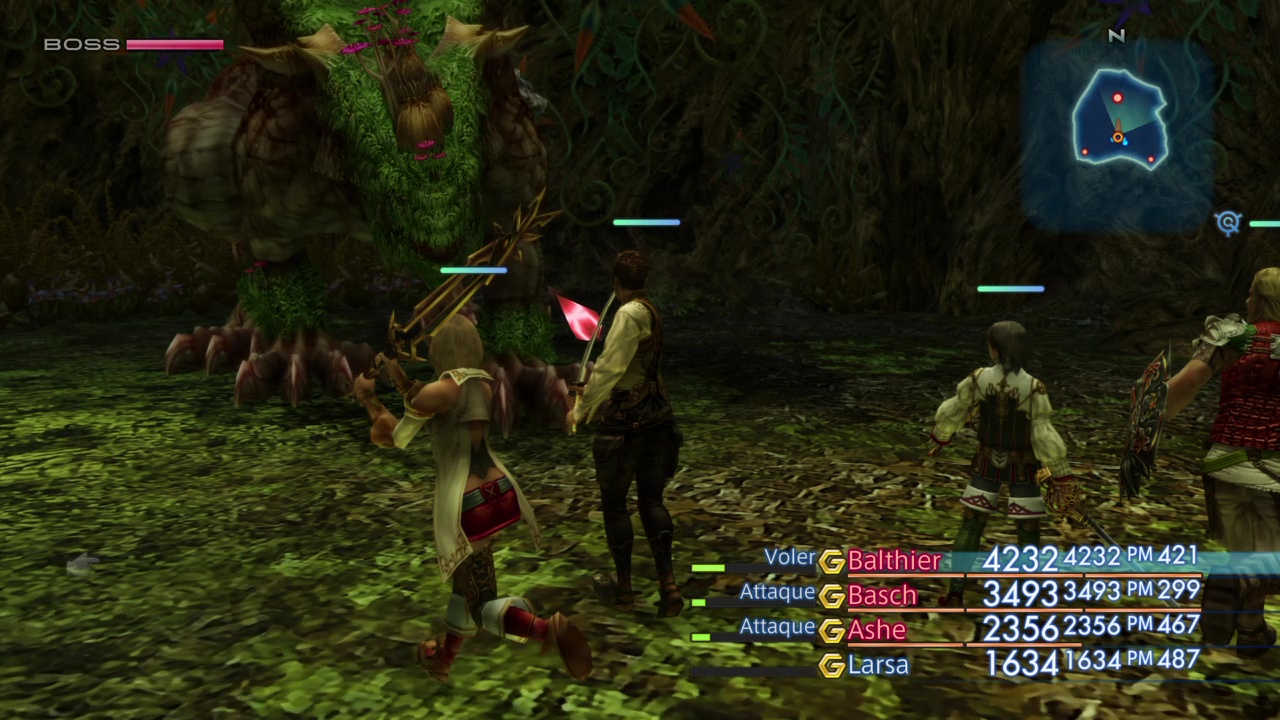Toggle the gambit icon next to Ashe
The width and height of the screenshot is (1280, 720).
pyautogui.click(x=831, y=631)
